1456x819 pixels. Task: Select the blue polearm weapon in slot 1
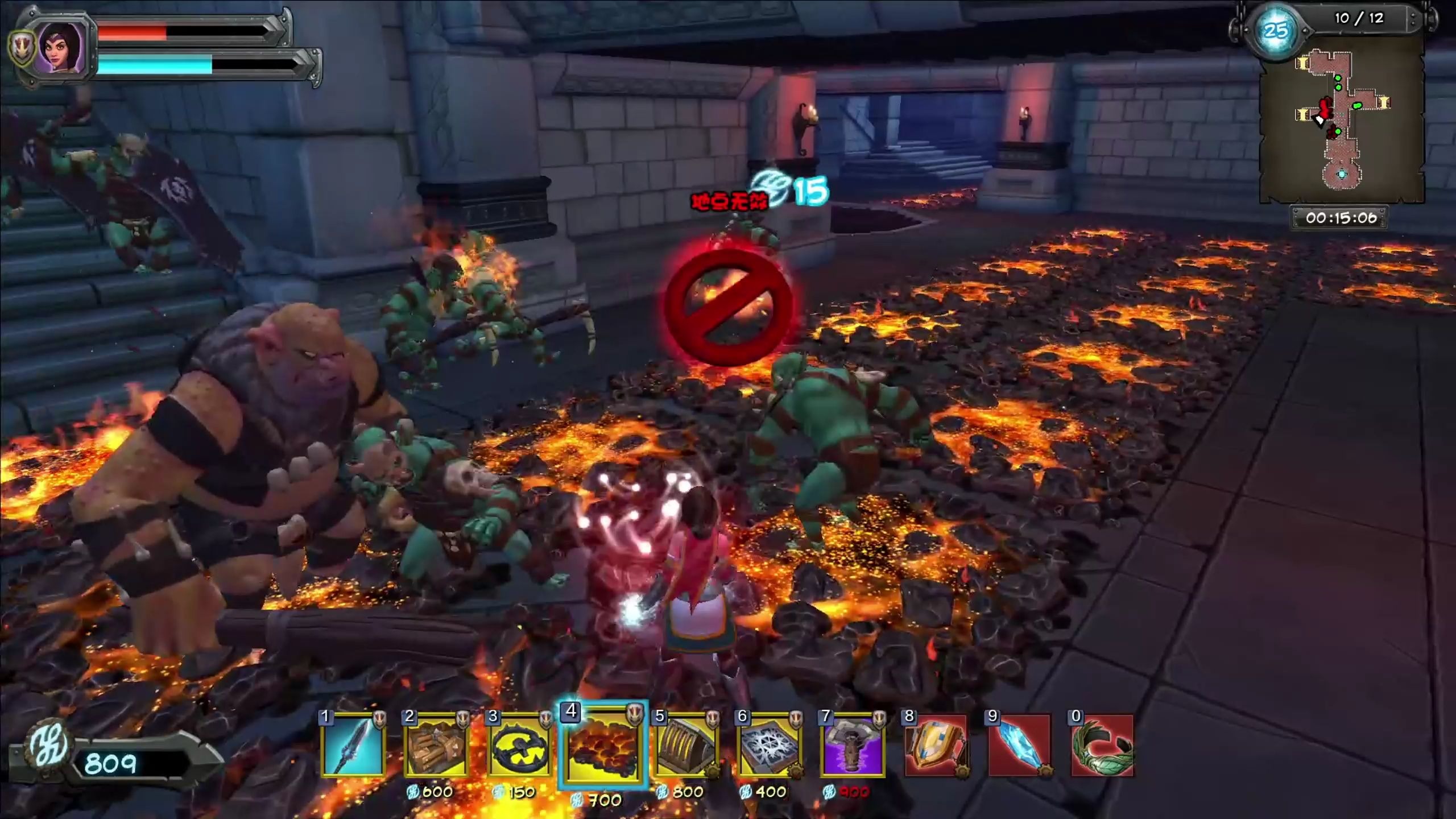pyautogui.click(x=353, y=746)
